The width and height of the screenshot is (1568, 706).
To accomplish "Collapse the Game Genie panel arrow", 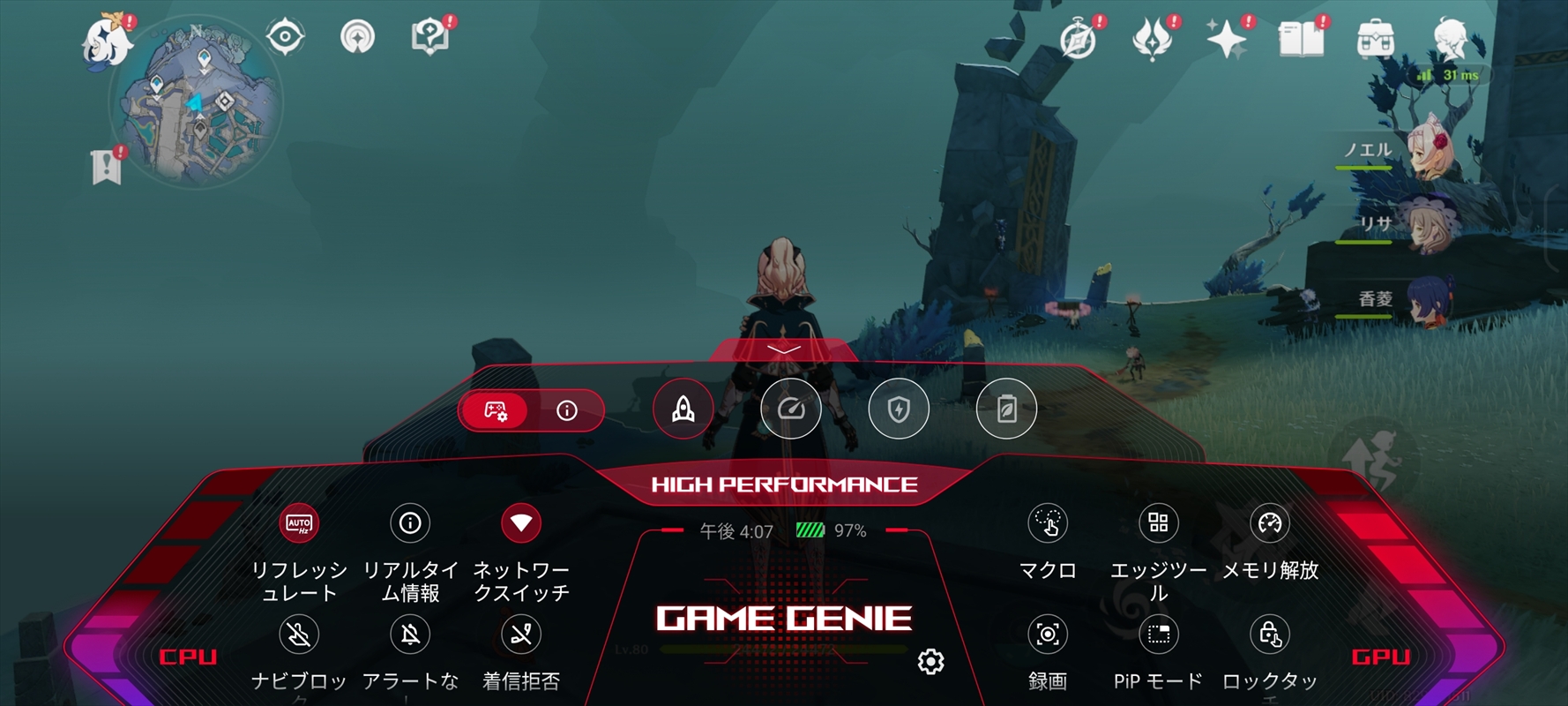I will (783, 350).
